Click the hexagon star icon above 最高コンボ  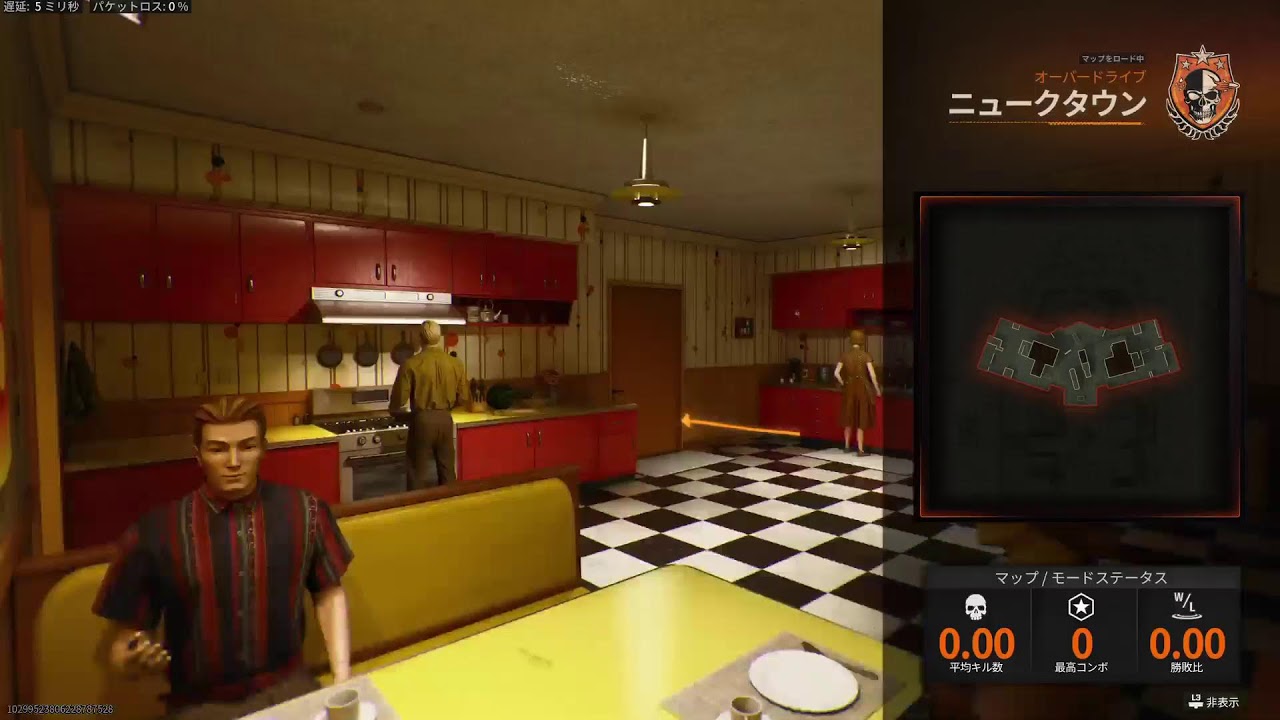click(1083, 605)
